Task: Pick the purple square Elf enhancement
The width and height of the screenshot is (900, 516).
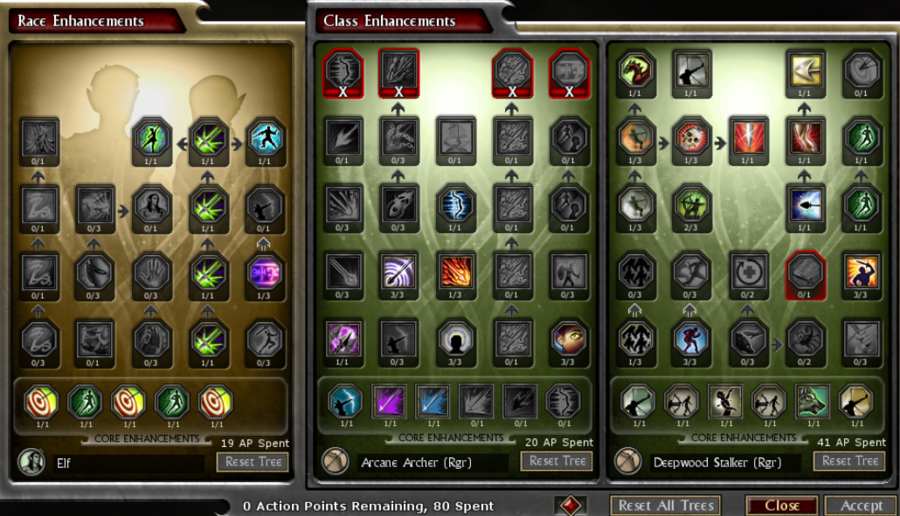Action: point(265,271)
